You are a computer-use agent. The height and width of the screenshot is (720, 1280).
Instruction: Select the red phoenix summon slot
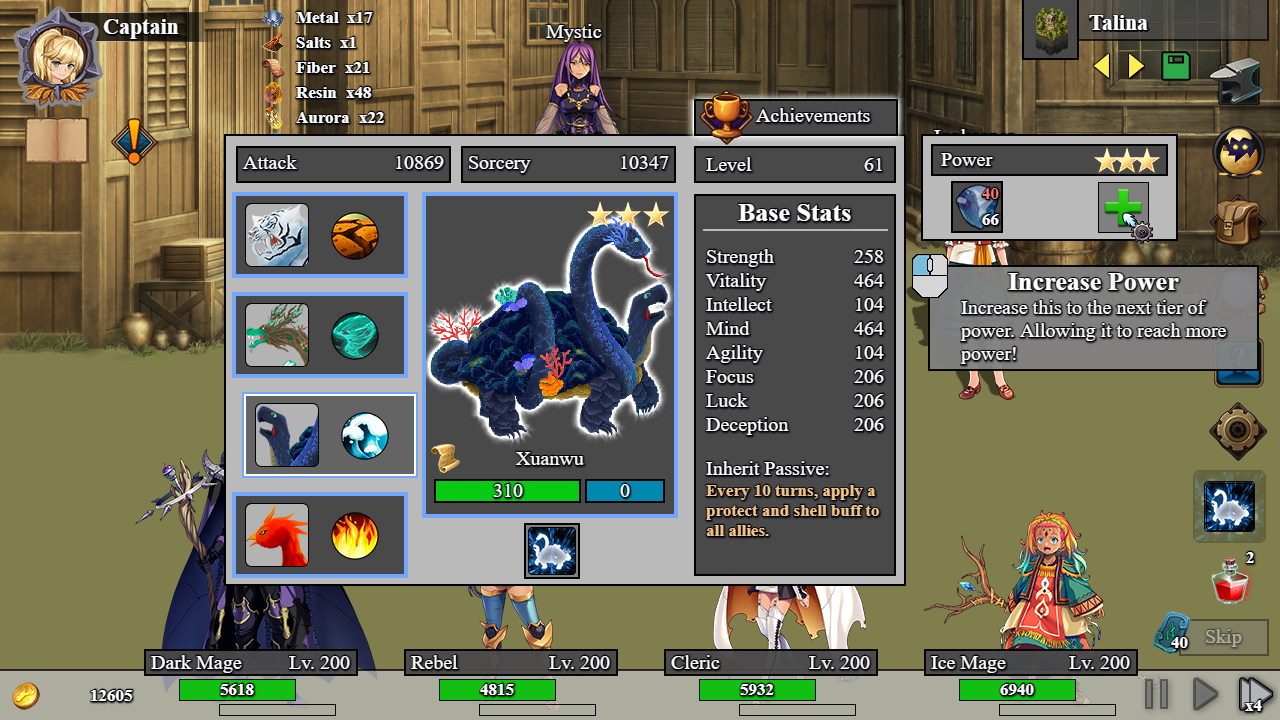277,535
